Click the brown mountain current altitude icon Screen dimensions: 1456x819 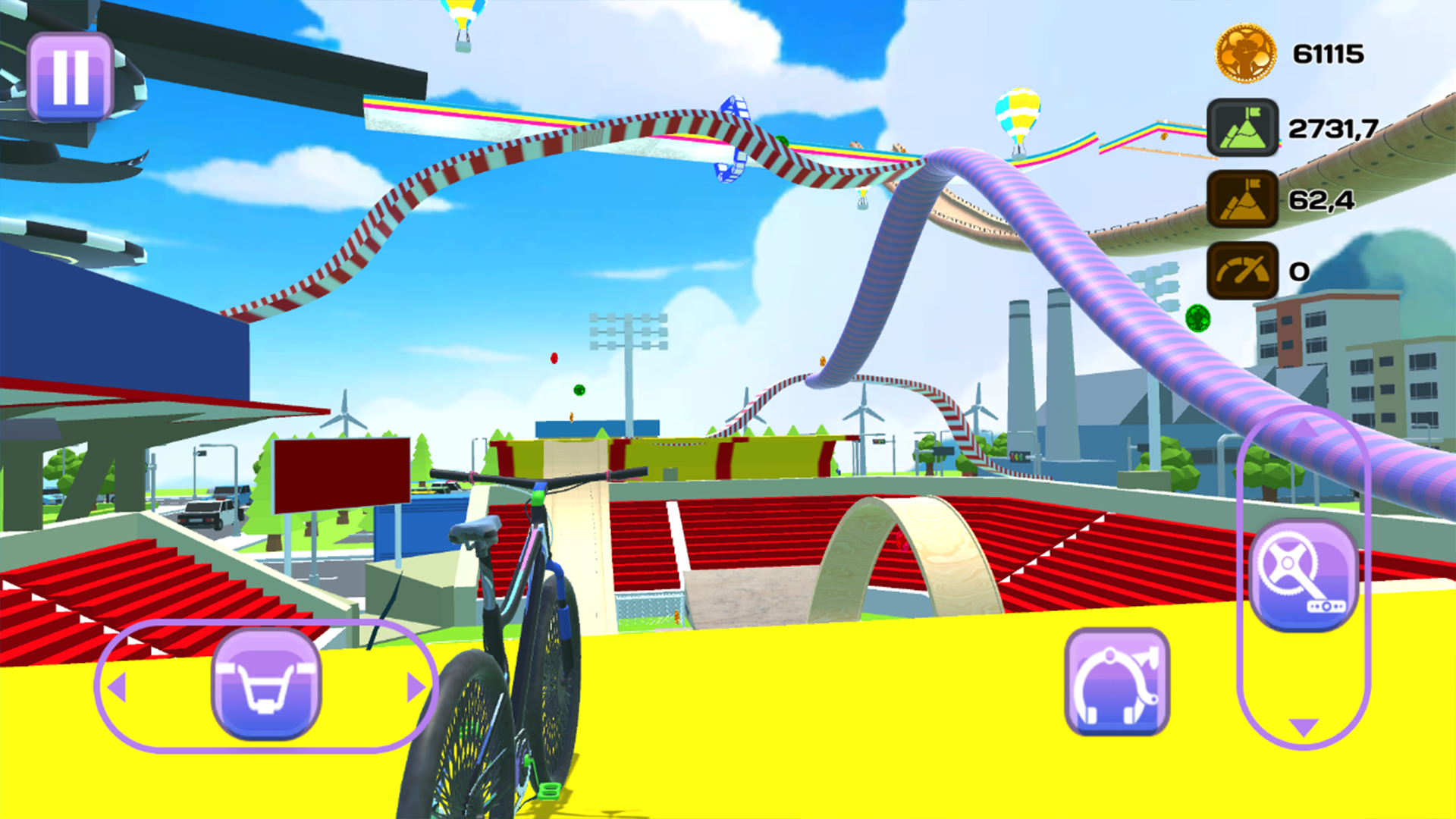[x=1244, y=199]
